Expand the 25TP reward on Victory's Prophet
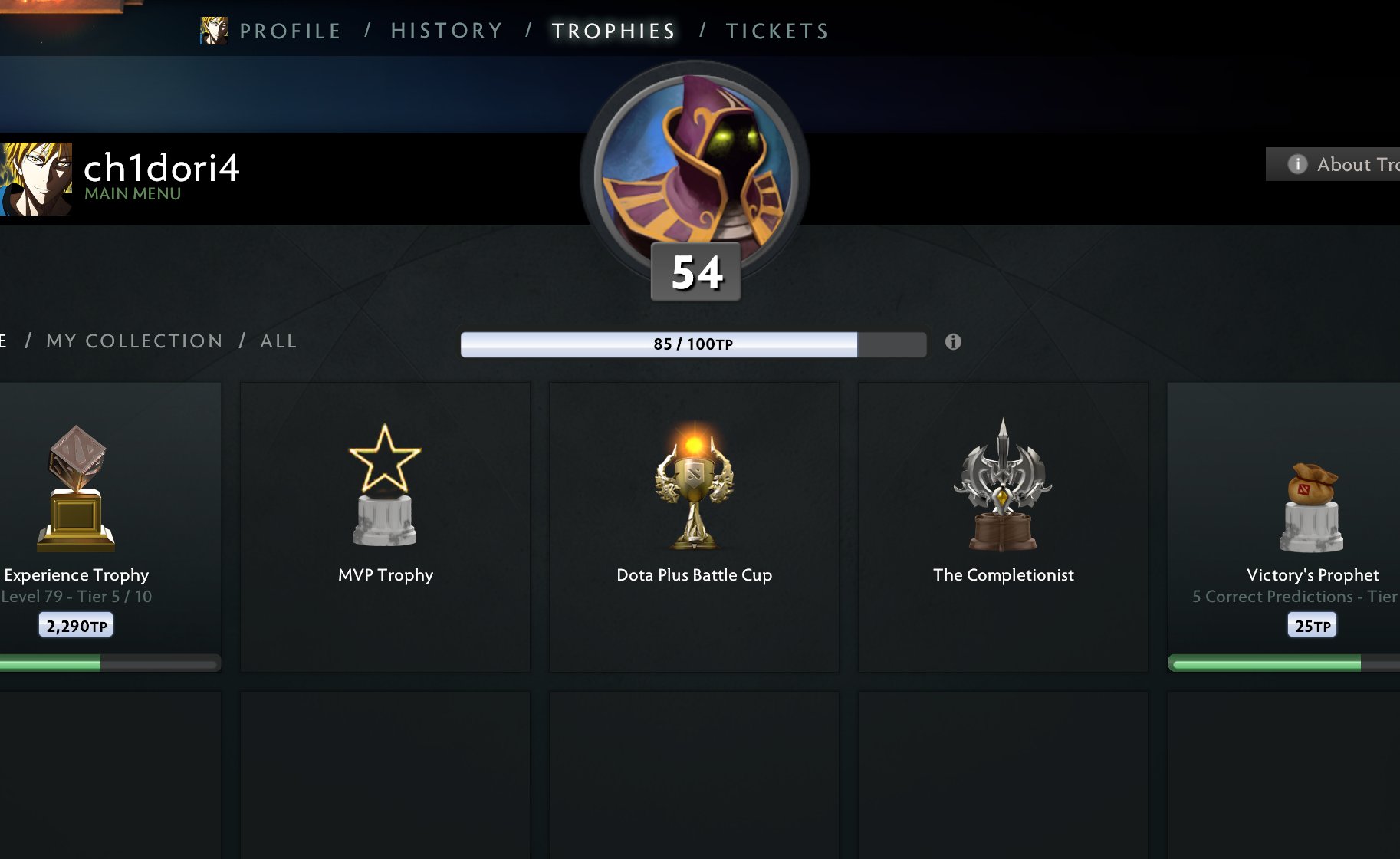 point(1310,624)
